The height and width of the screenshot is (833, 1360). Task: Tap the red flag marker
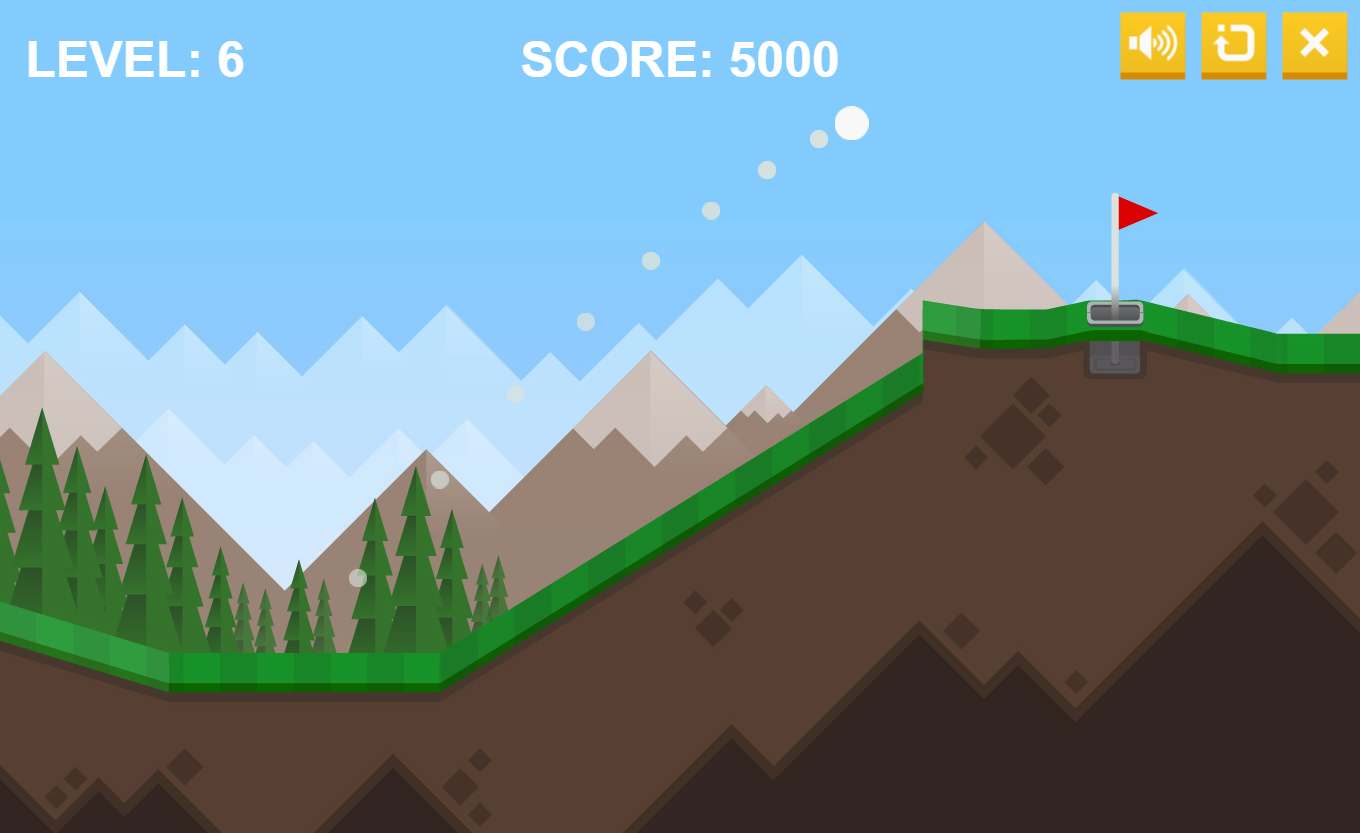coord(1134,211)
